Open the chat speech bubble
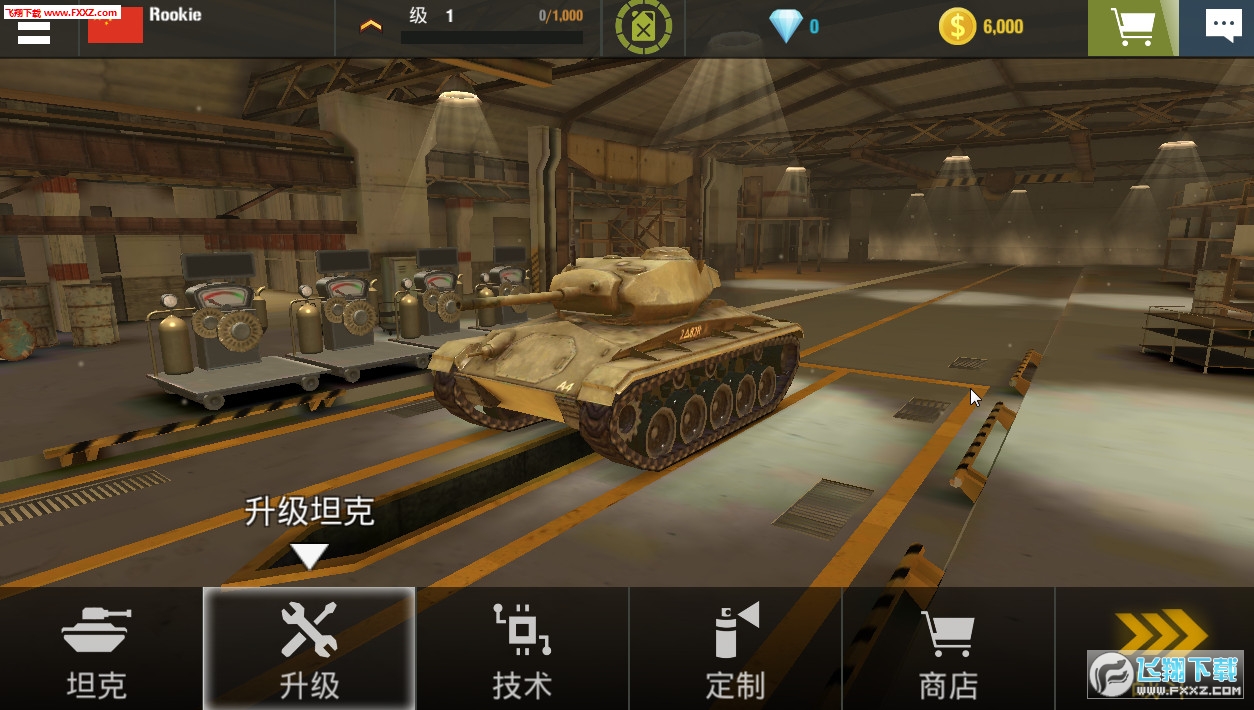 click(x=1222, y=27)
